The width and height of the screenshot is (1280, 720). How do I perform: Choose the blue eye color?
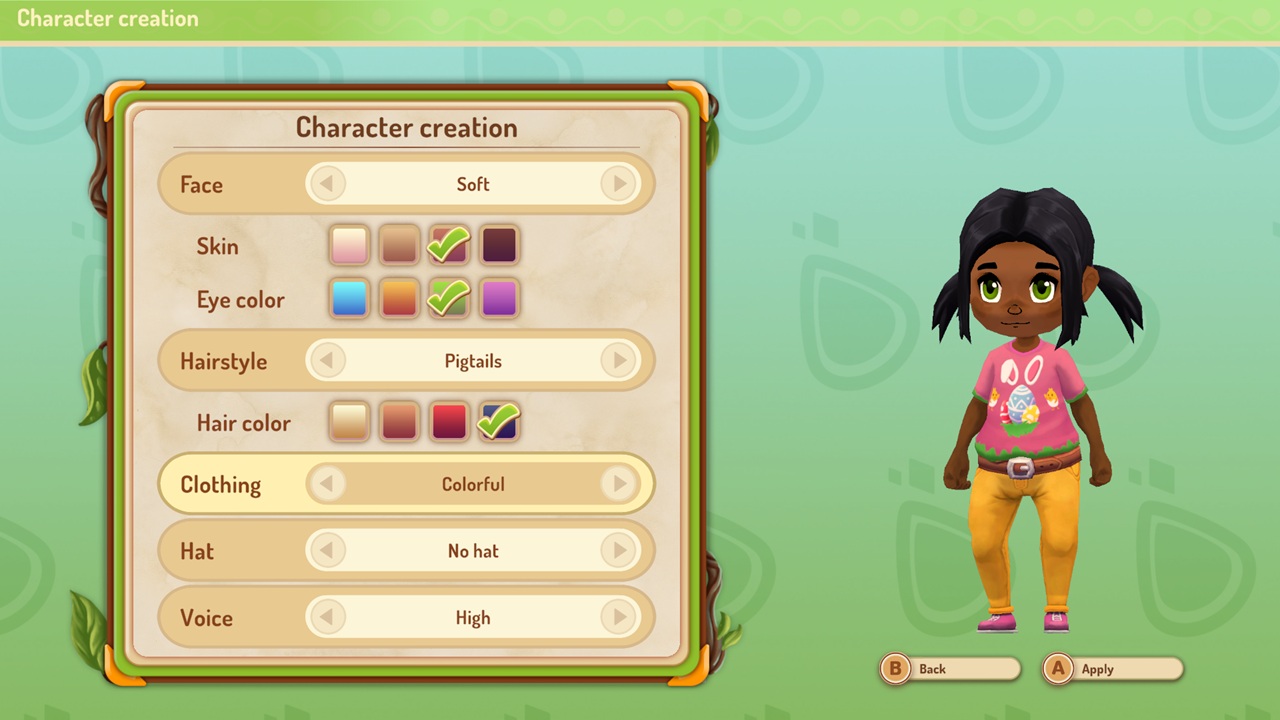[x=349, y=299]
